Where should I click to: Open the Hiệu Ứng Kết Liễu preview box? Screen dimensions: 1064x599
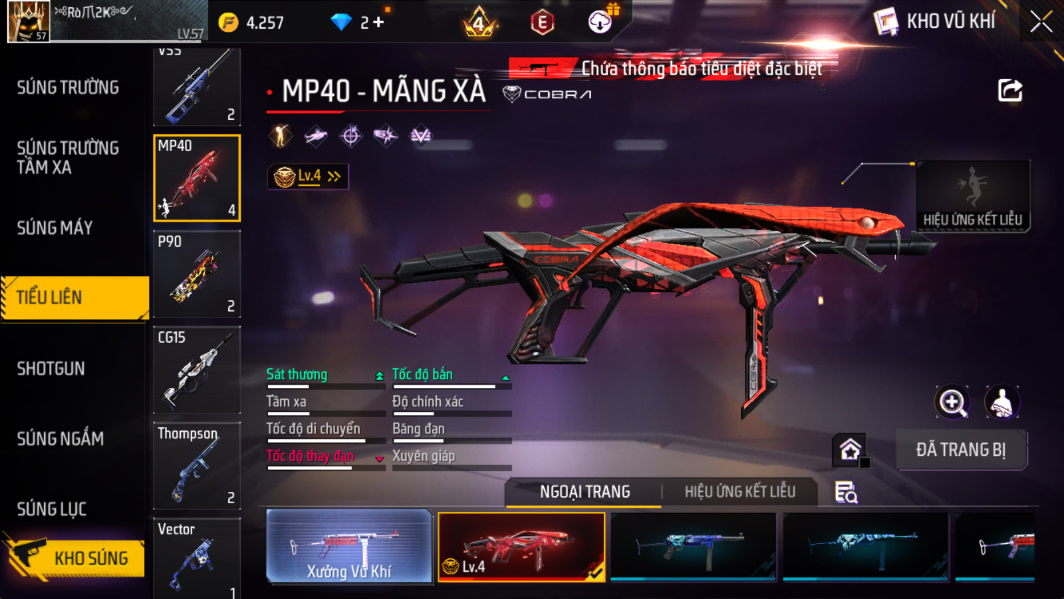(972, 196)
